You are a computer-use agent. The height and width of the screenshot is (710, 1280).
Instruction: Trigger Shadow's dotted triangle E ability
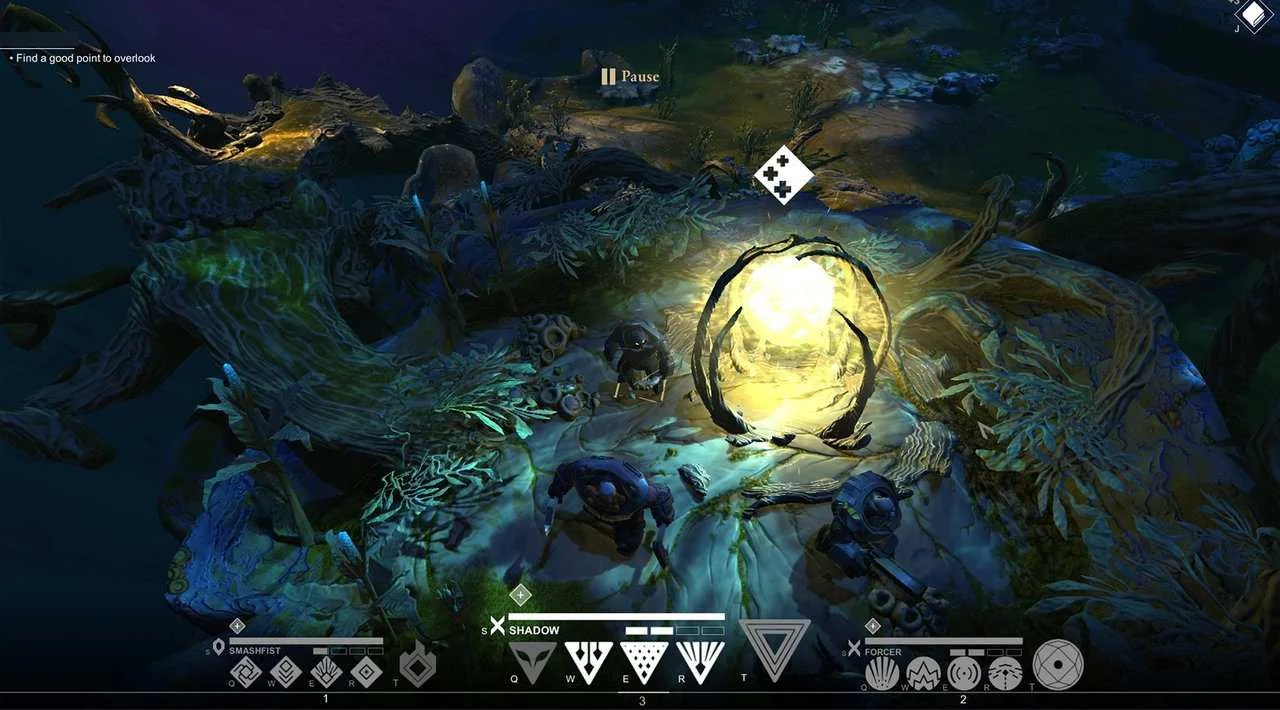(x=644, y=661)
